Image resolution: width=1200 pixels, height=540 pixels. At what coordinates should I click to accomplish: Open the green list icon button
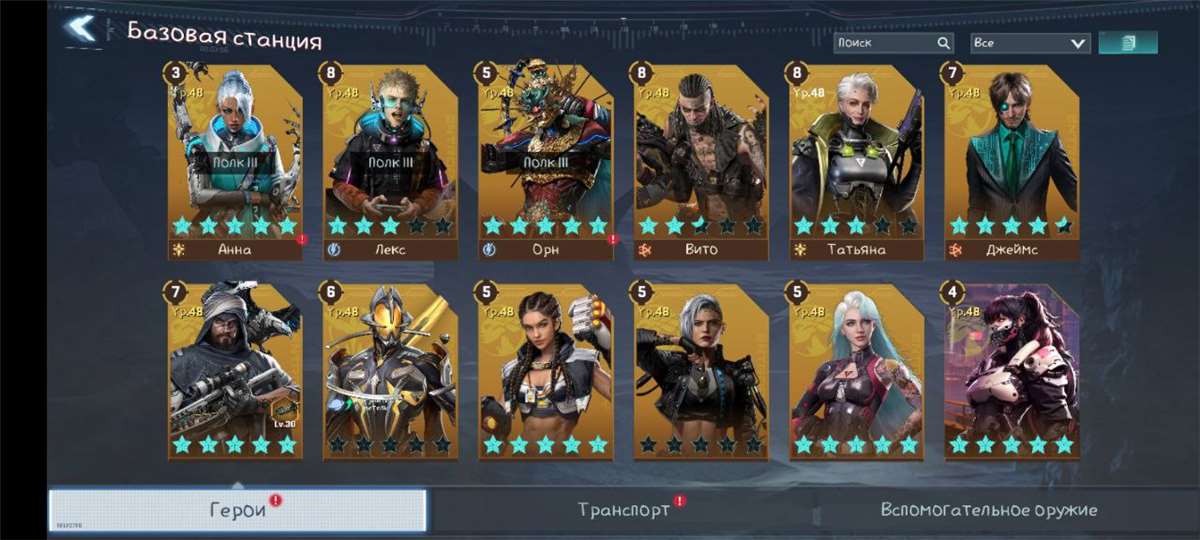[1128, 43]
